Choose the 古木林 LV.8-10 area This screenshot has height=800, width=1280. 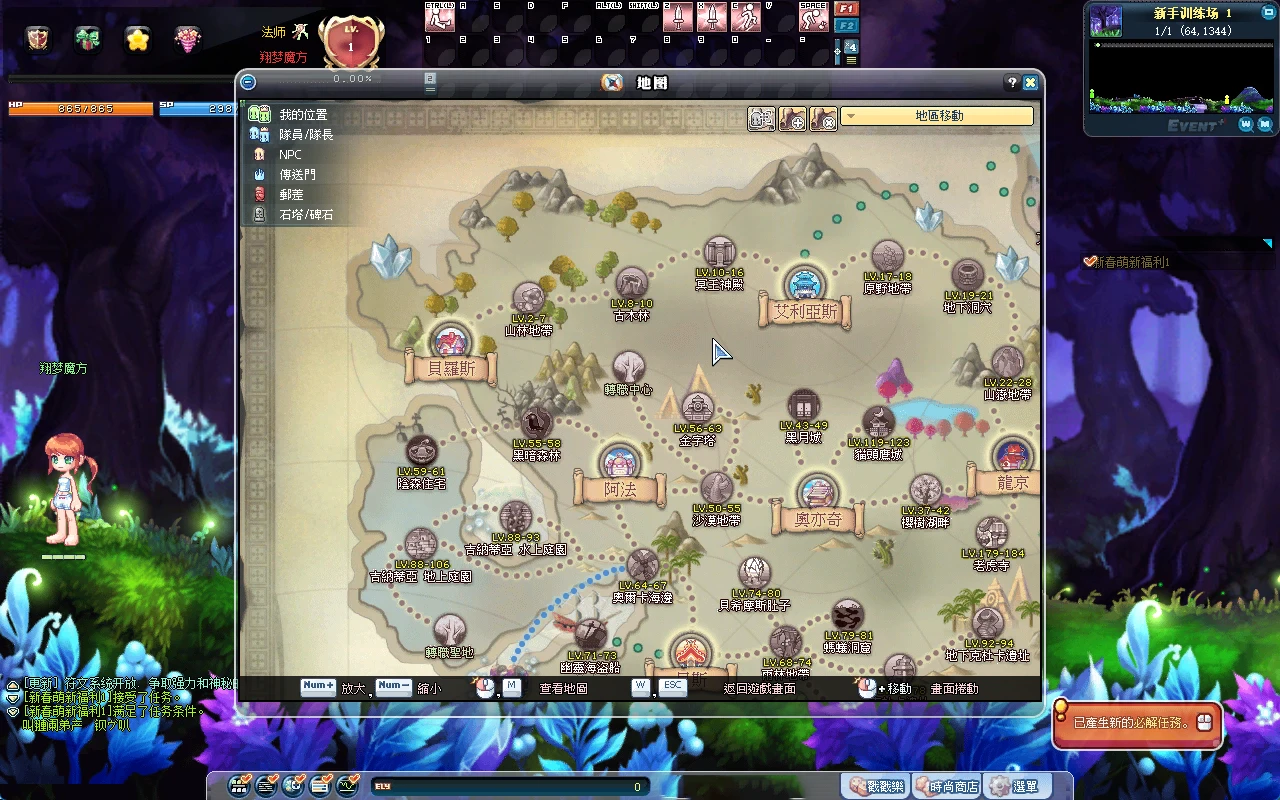(631, 284)
